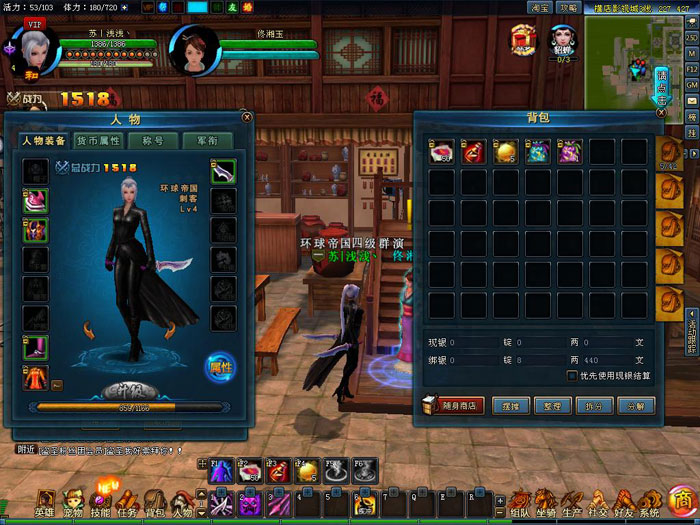700x525 pixels.
Task: Rotate the character model left
Action: click(90, 329)
